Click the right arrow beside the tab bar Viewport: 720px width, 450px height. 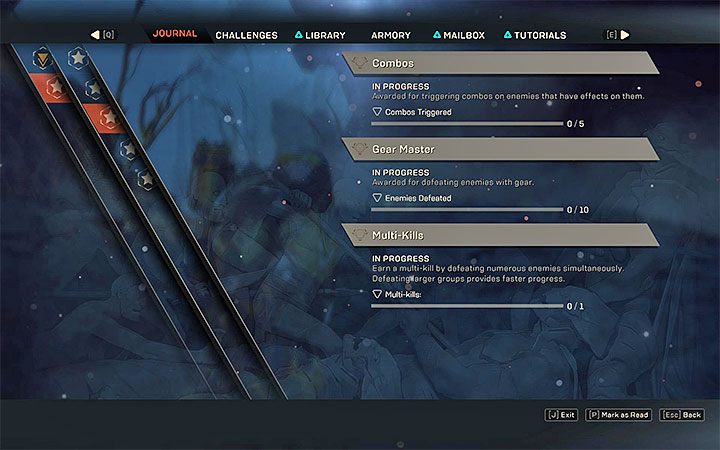coord(625,35)
